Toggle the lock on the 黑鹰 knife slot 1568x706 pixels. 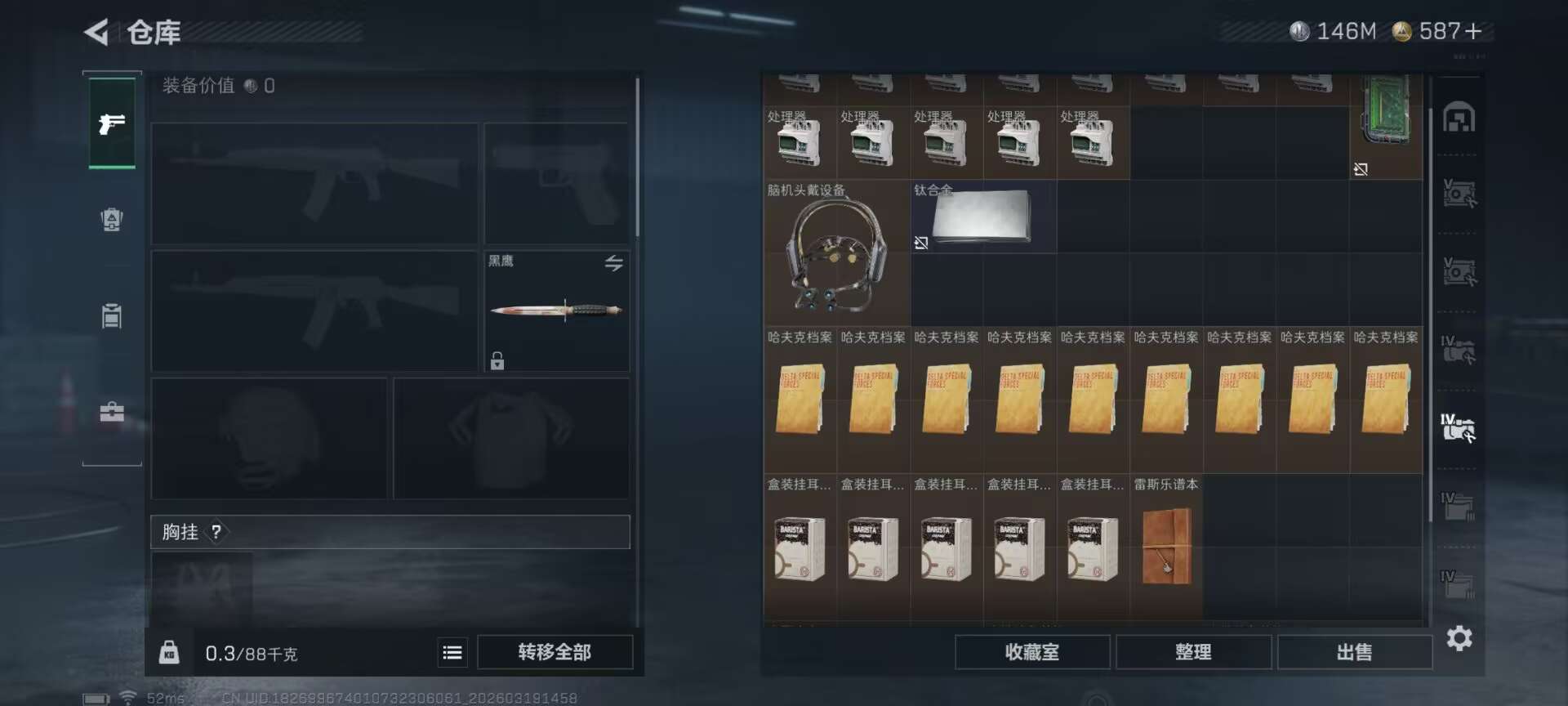[x=496, y=360]
